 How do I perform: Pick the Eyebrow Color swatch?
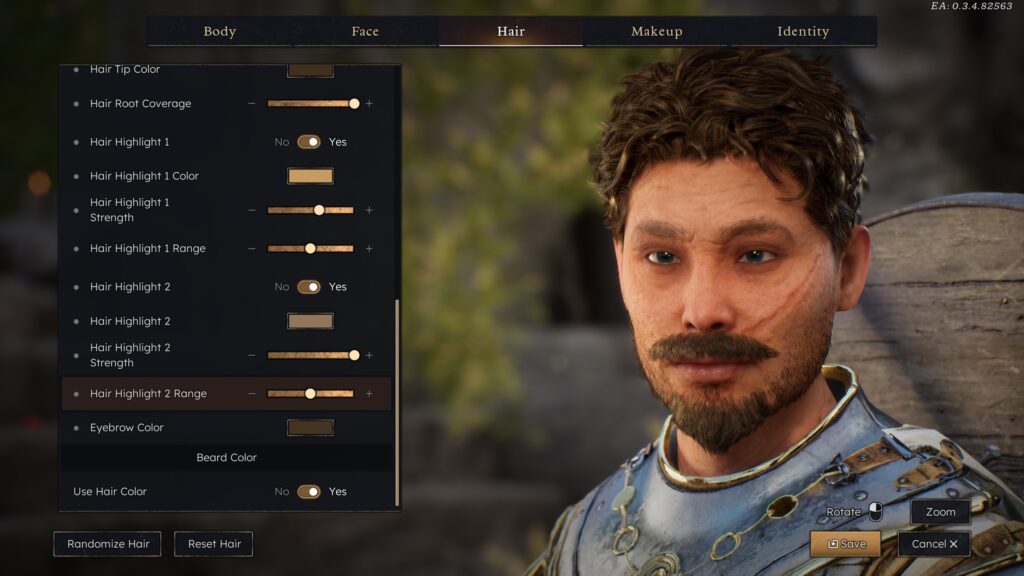[310, 428]
